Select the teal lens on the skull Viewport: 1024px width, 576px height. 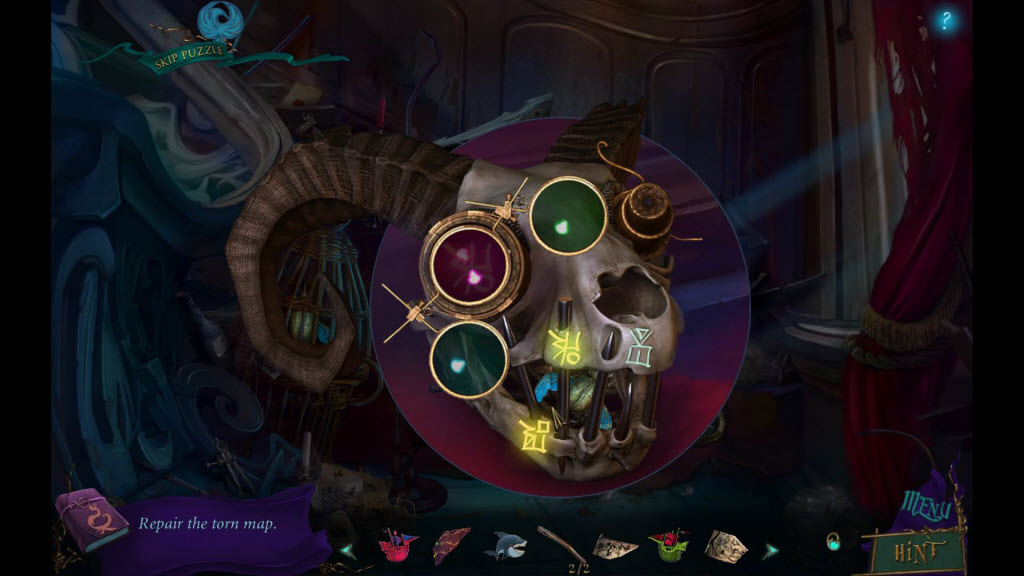pos(469,360)
